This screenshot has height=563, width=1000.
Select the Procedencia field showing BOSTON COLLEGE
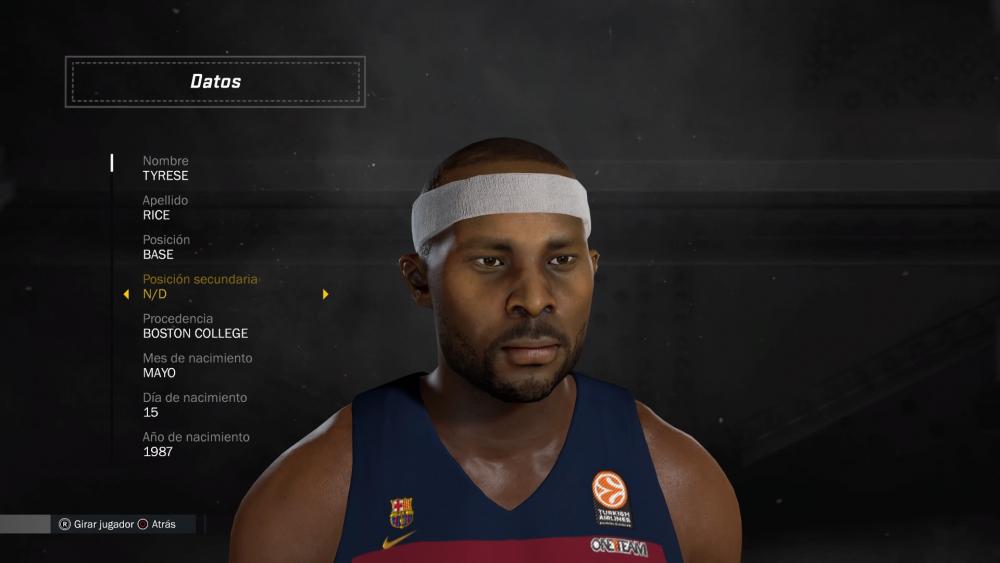[x=195, y=326]
